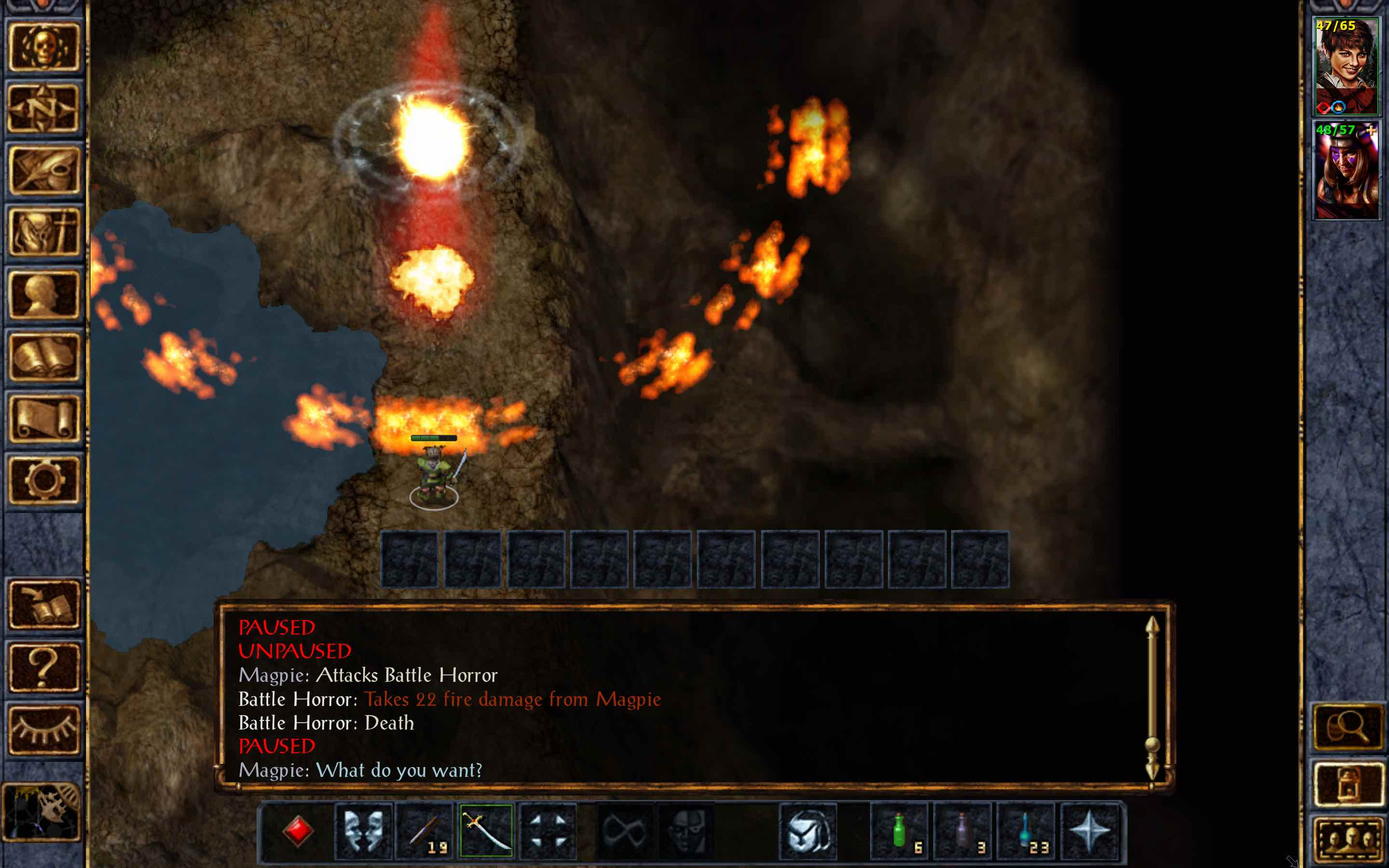
Task: Open the area map (compass icon)
Action: coord(45,109)
